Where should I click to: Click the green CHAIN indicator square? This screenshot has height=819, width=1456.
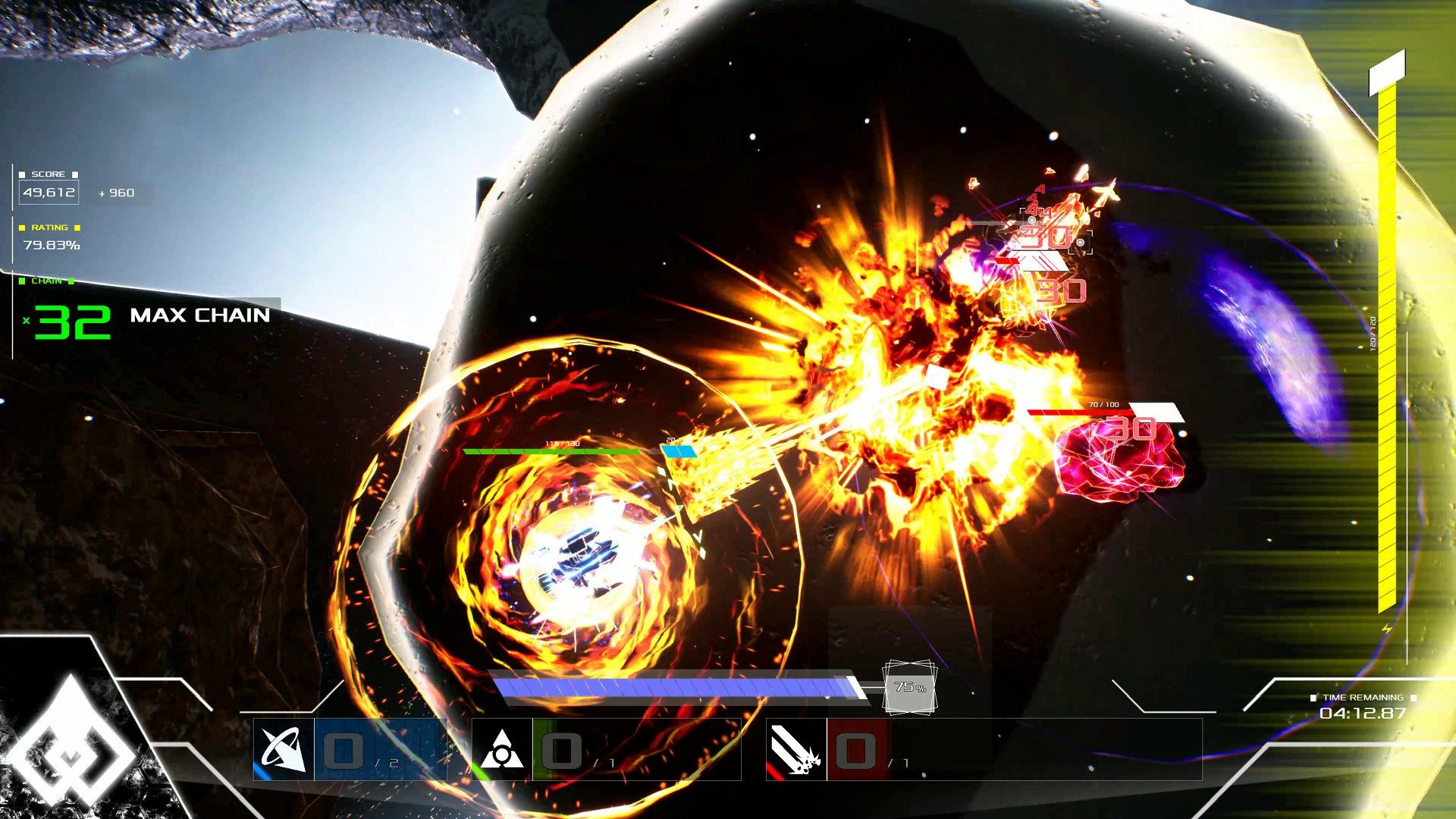(x=20, y=281)
